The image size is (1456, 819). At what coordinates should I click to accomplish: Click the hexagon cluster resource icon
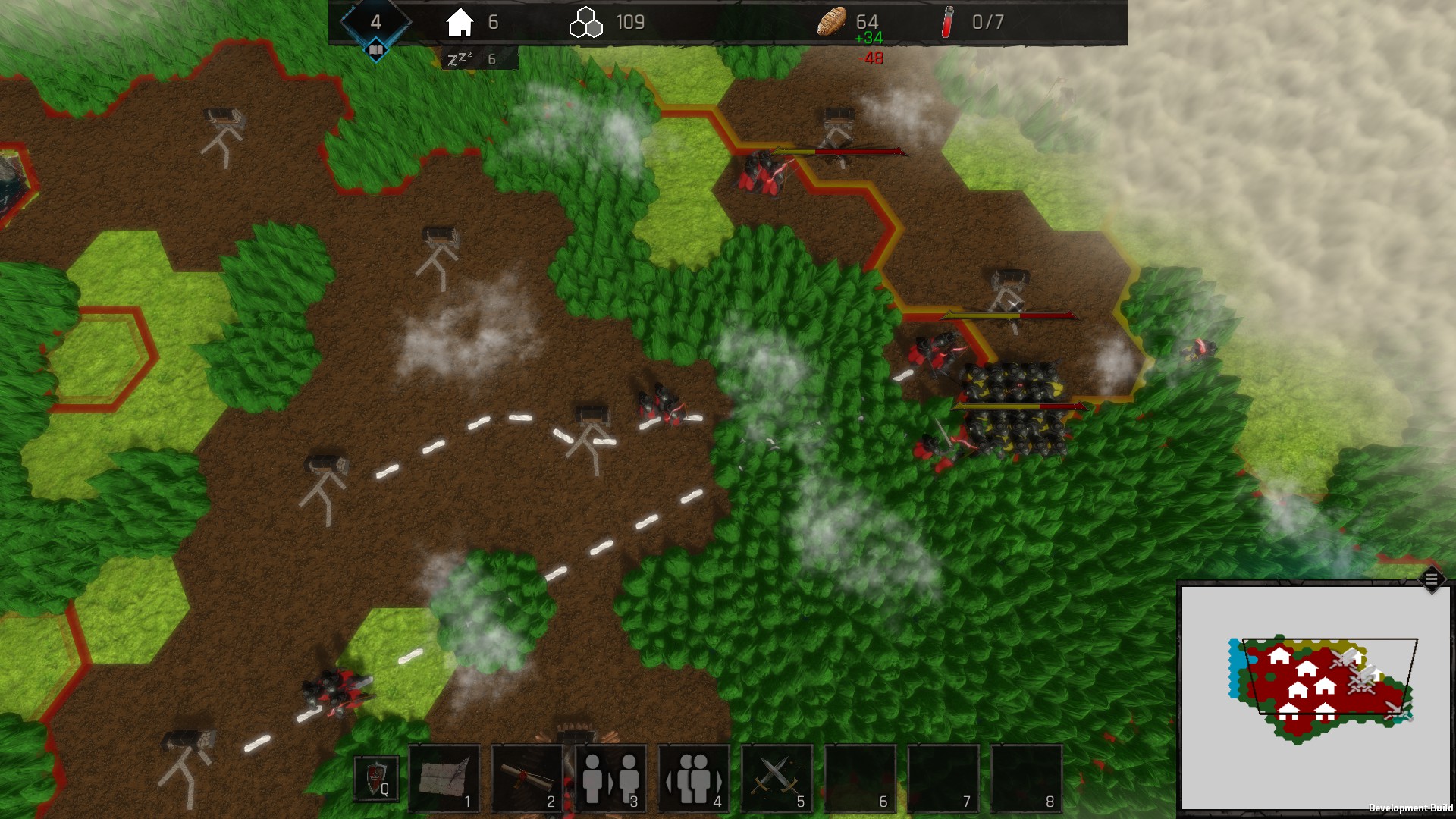585,23
